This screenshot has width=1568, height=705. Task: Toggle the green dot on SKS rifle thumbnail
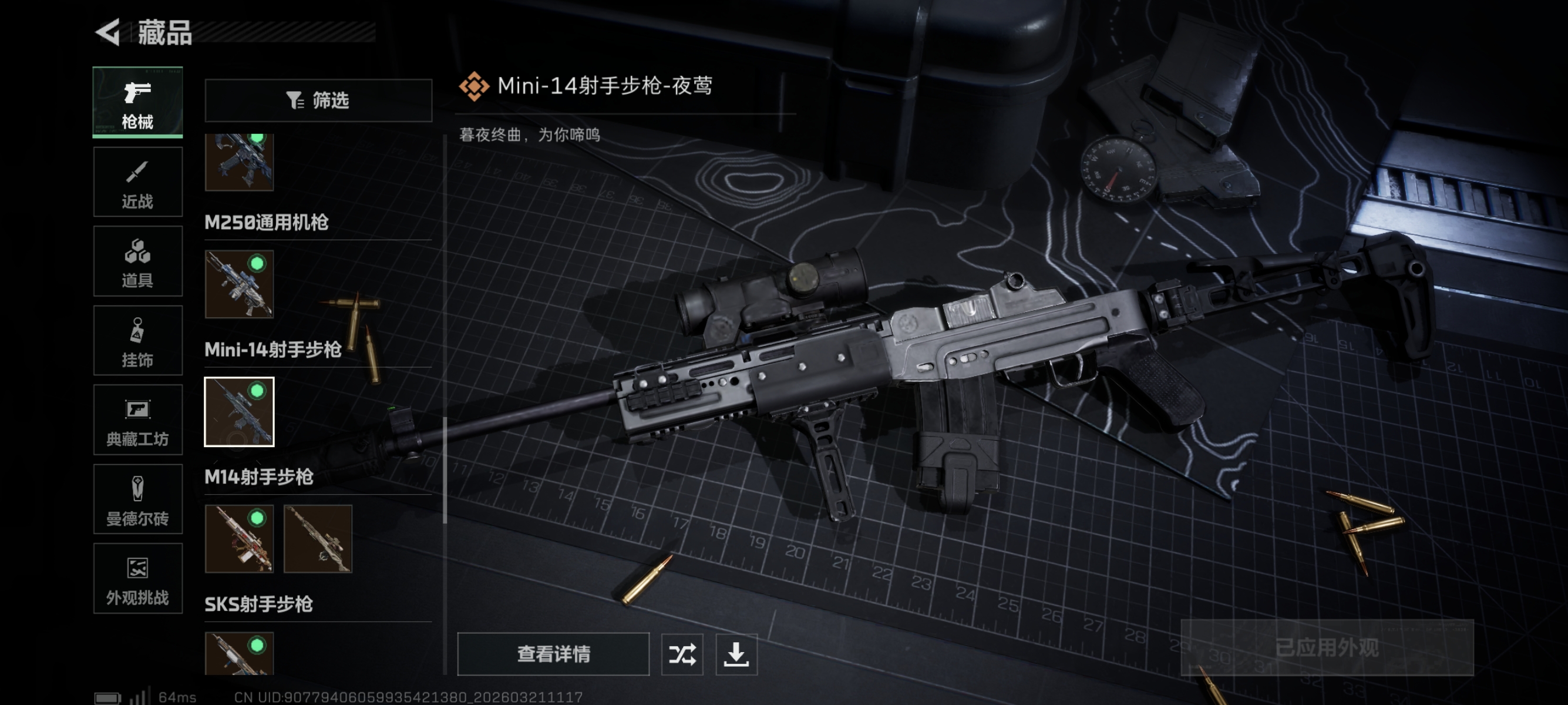[x=258, y=644]
